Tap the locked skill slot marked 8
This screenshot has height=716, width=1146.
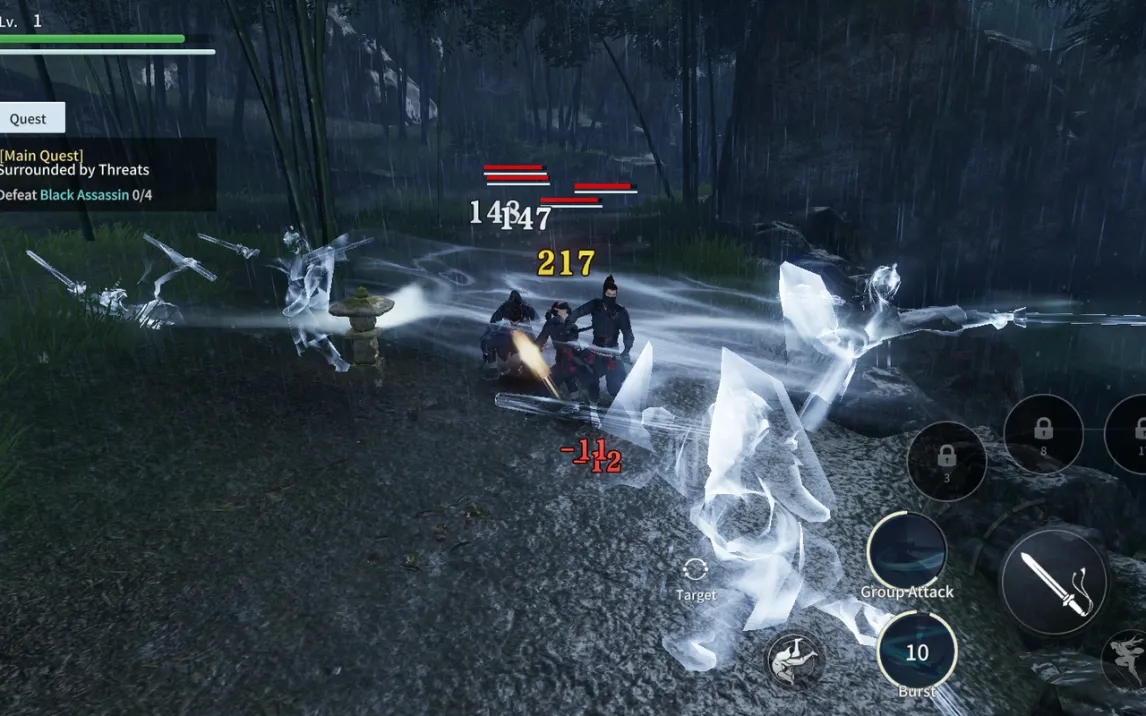click(1043, 433)
